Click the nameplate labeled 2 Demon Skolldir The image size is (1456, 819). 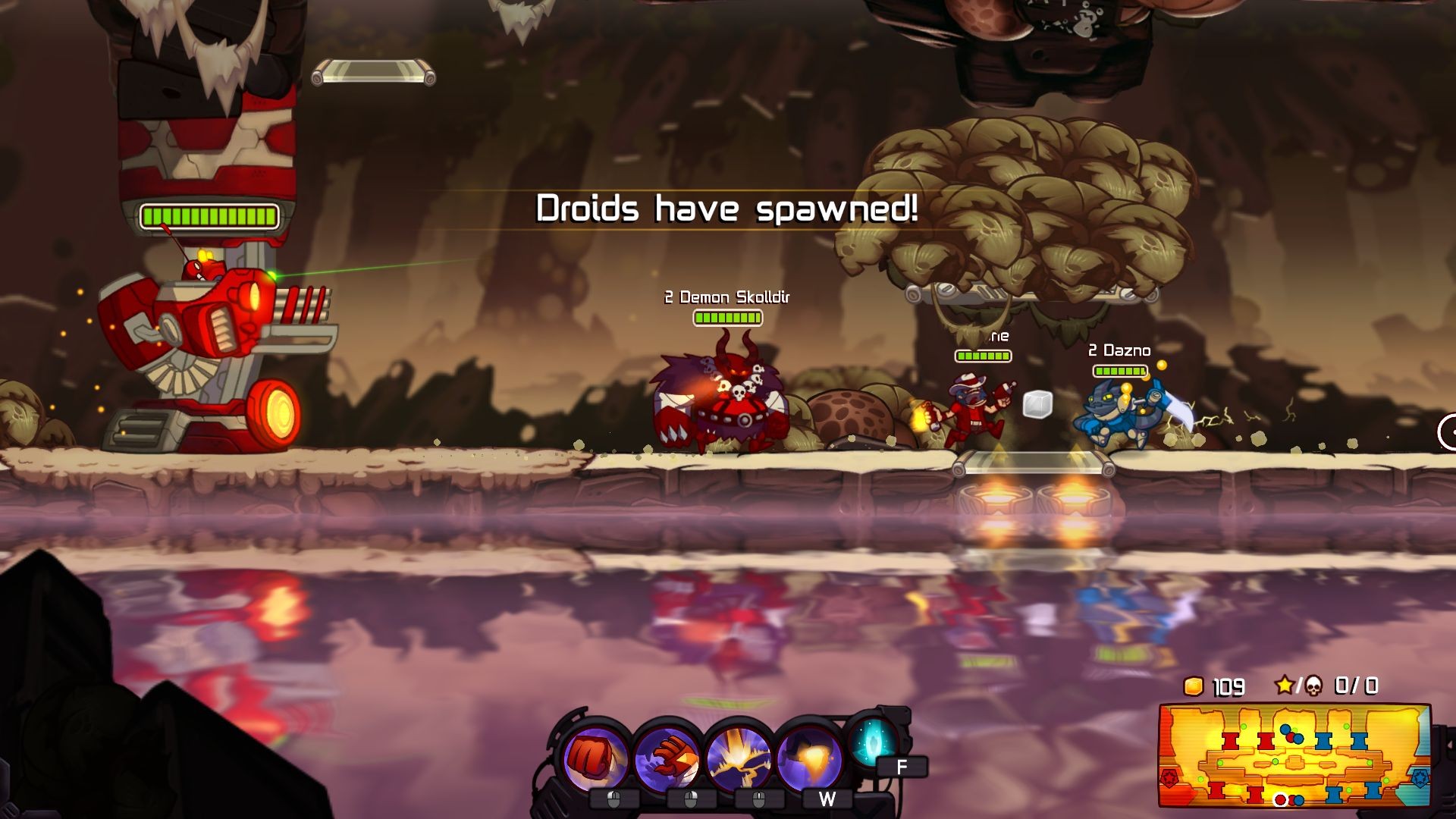(x=726, y=298)
